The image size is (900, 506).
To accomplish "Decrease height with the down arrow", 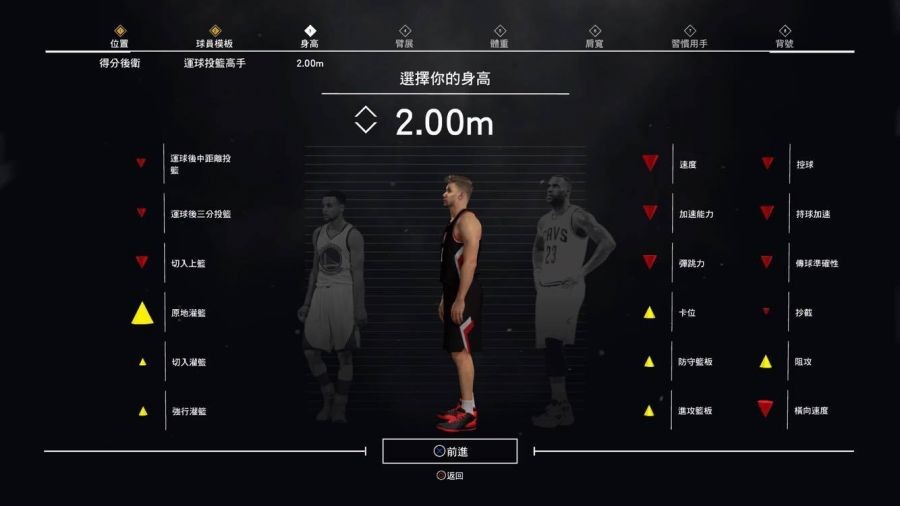I will point(366,128).
